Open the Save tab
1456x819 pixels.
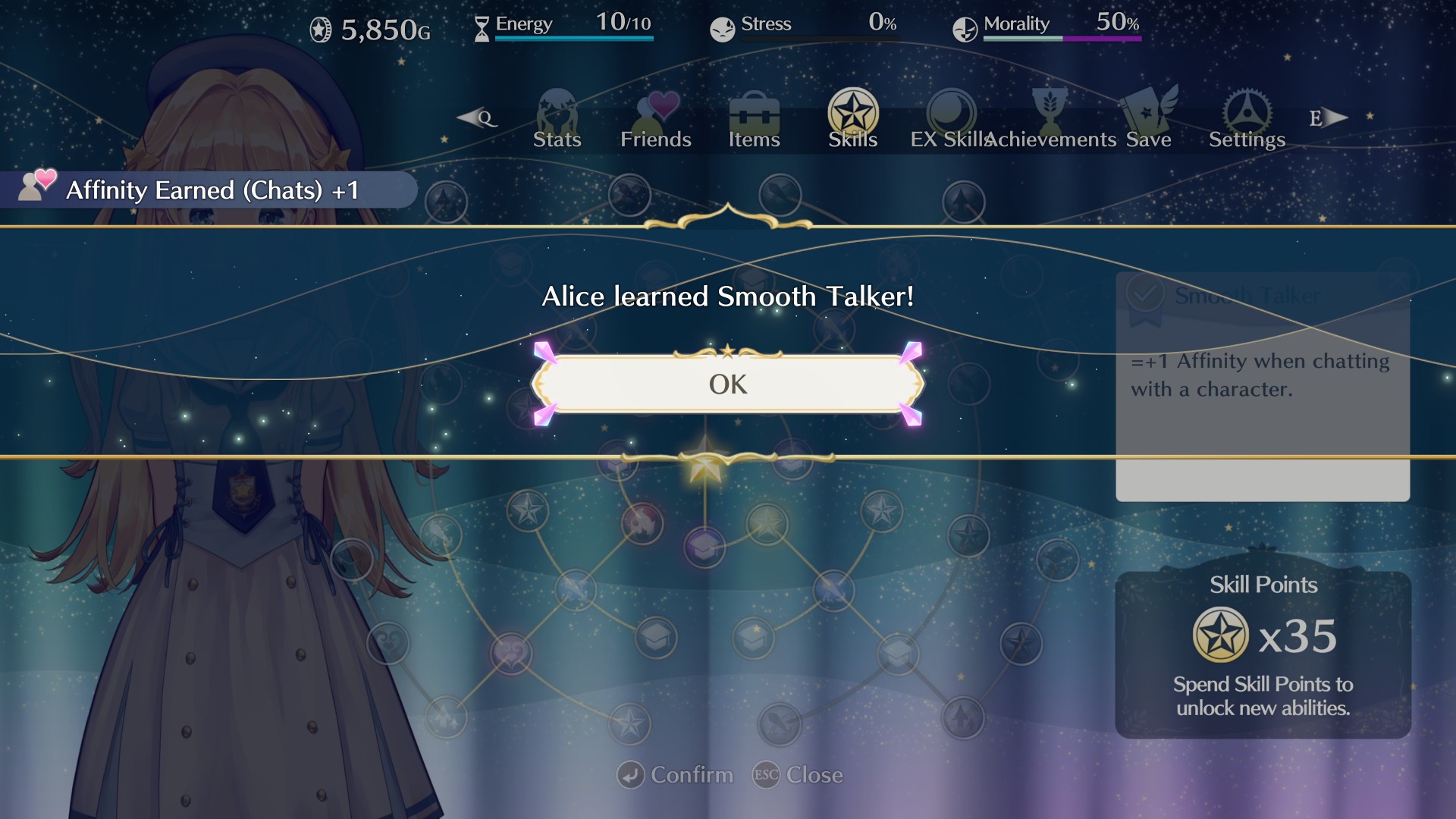pyautogui.click(x=1149, y=120)
